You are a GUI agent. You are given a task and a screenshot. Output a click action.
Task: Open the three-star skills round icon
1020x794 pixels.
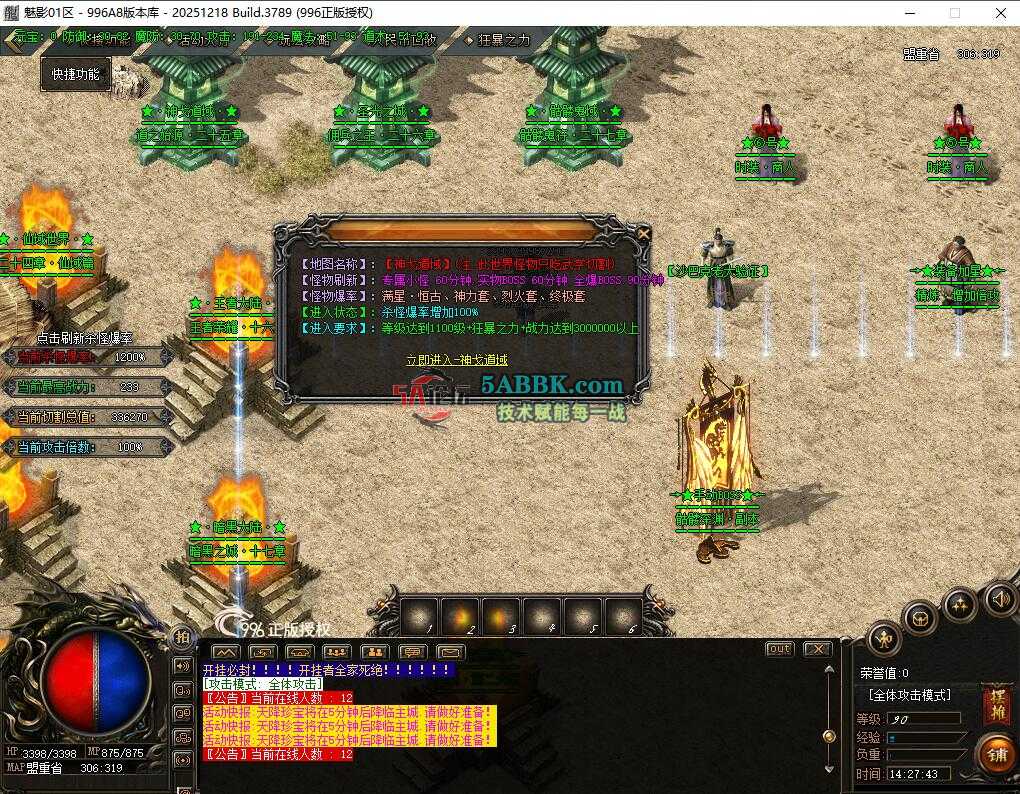click(x=959, y=604)
